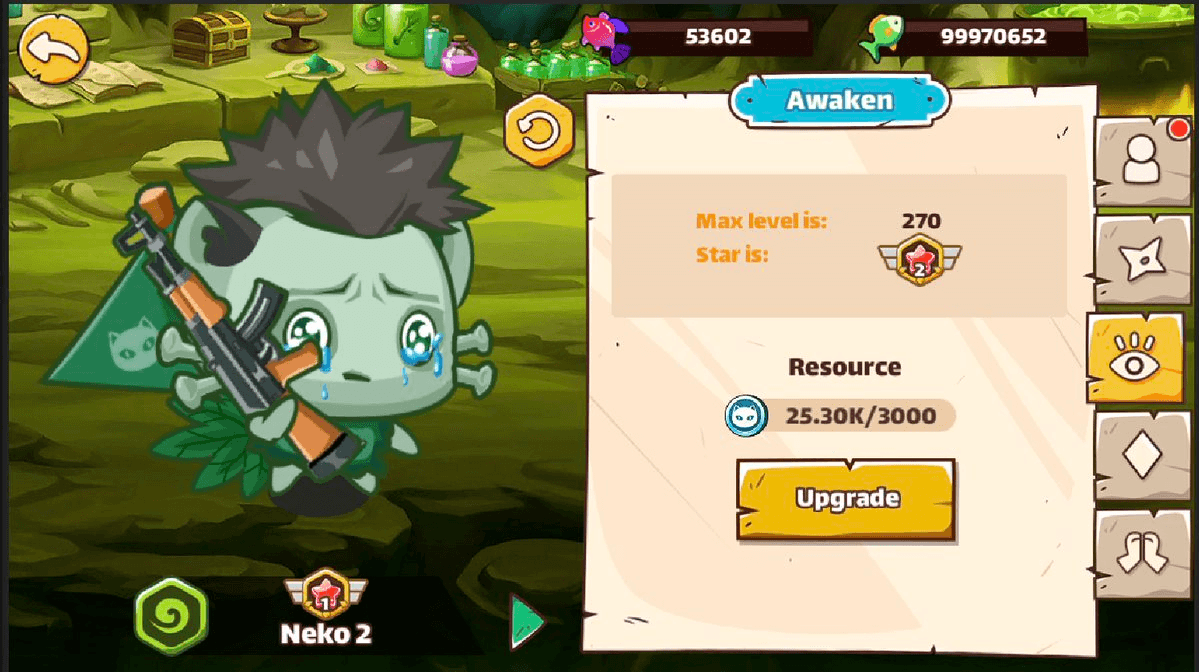1199x672 pixels.
Task: Tap the pink fish currency icon
Action: coord(605,38)
